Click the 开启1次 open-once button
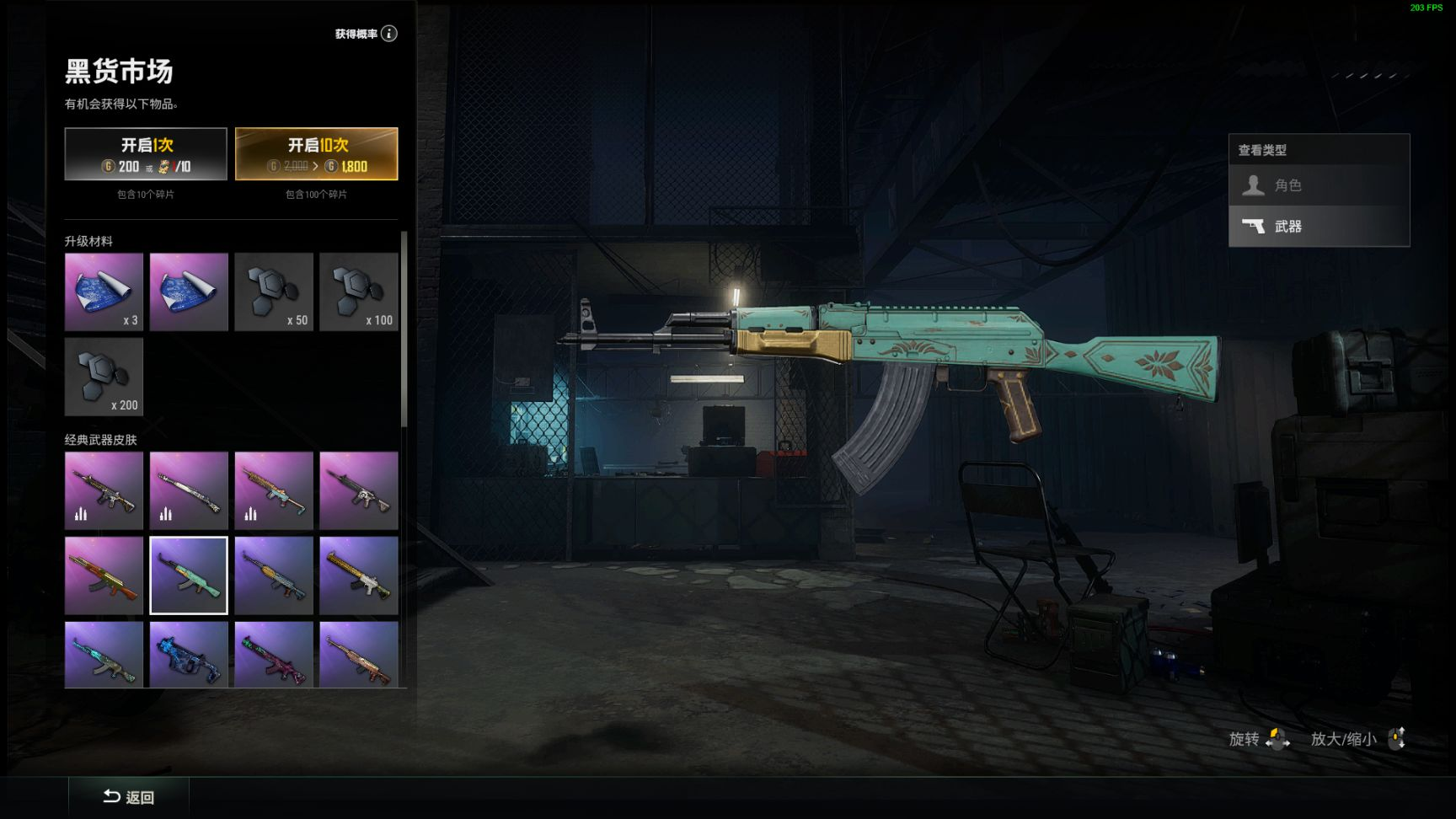The height and width of the screenshot is (819, 1456). [x=146, y=154]
